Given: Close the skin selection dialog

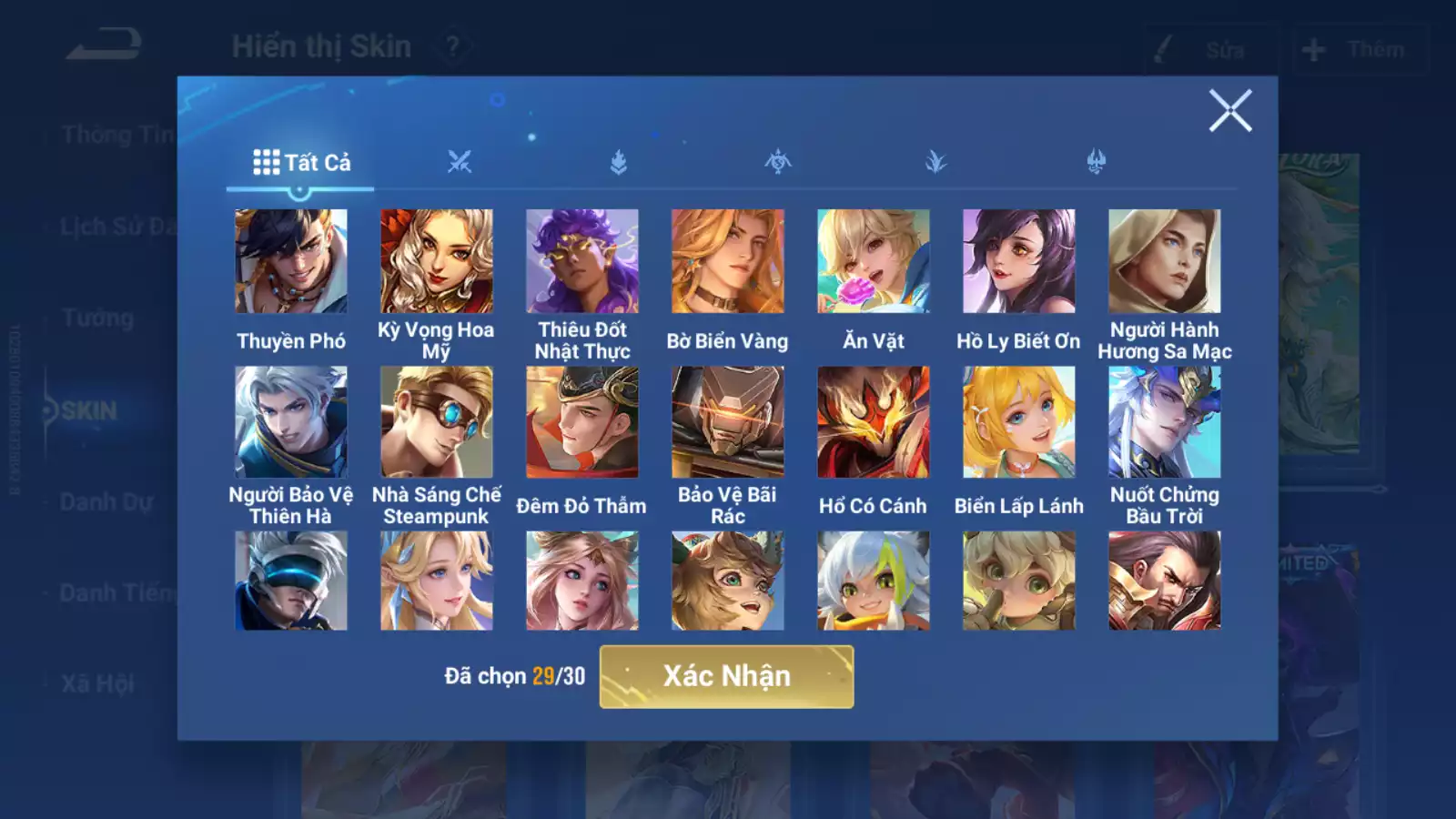Looking at the screenshot, I should click(1230, 111).
